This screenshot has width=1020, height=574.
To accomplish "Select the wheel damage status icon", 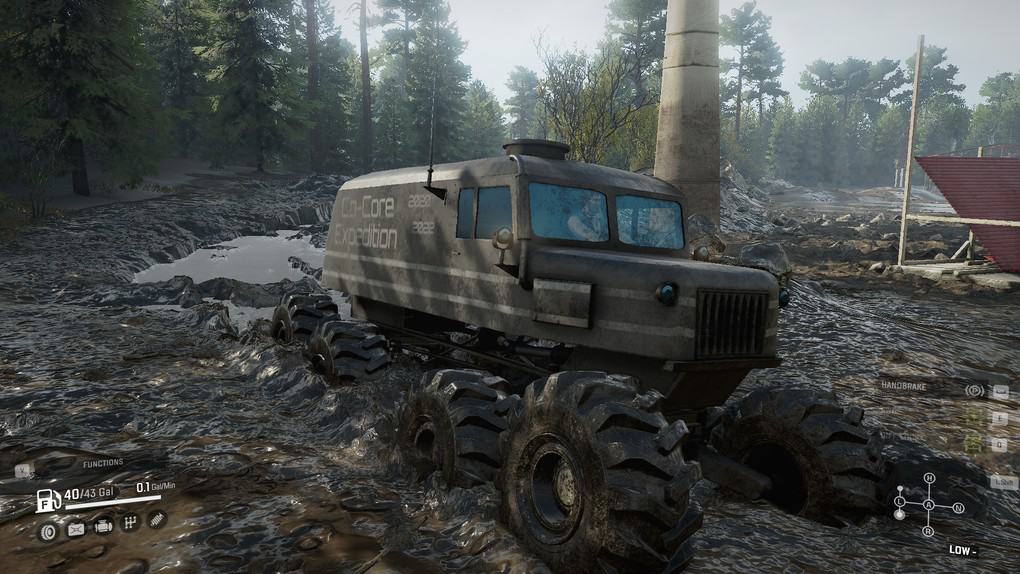I will 47,529.
